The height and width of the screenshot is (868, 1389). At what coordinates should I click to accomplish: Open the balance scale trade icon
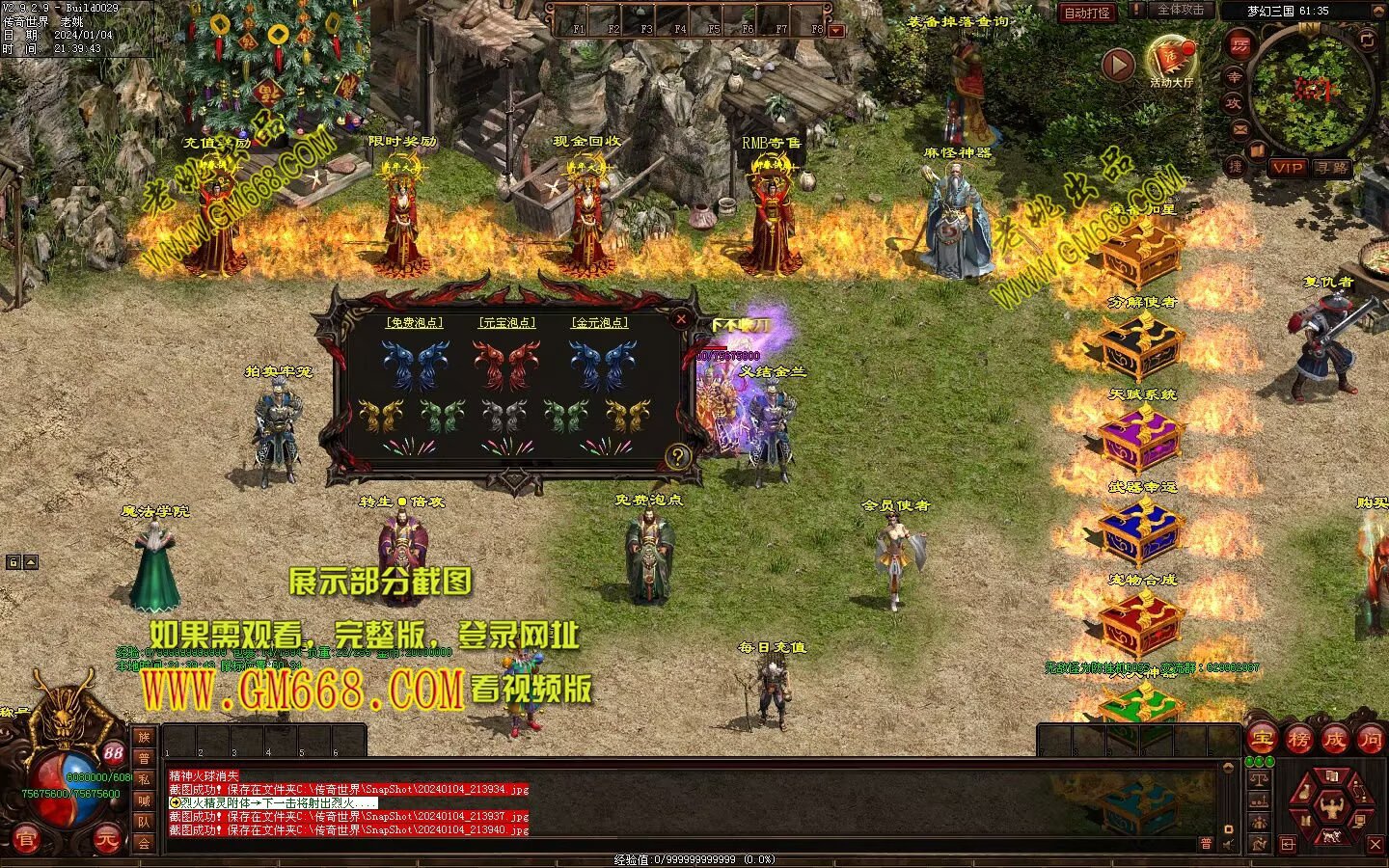click(1258, 779)
